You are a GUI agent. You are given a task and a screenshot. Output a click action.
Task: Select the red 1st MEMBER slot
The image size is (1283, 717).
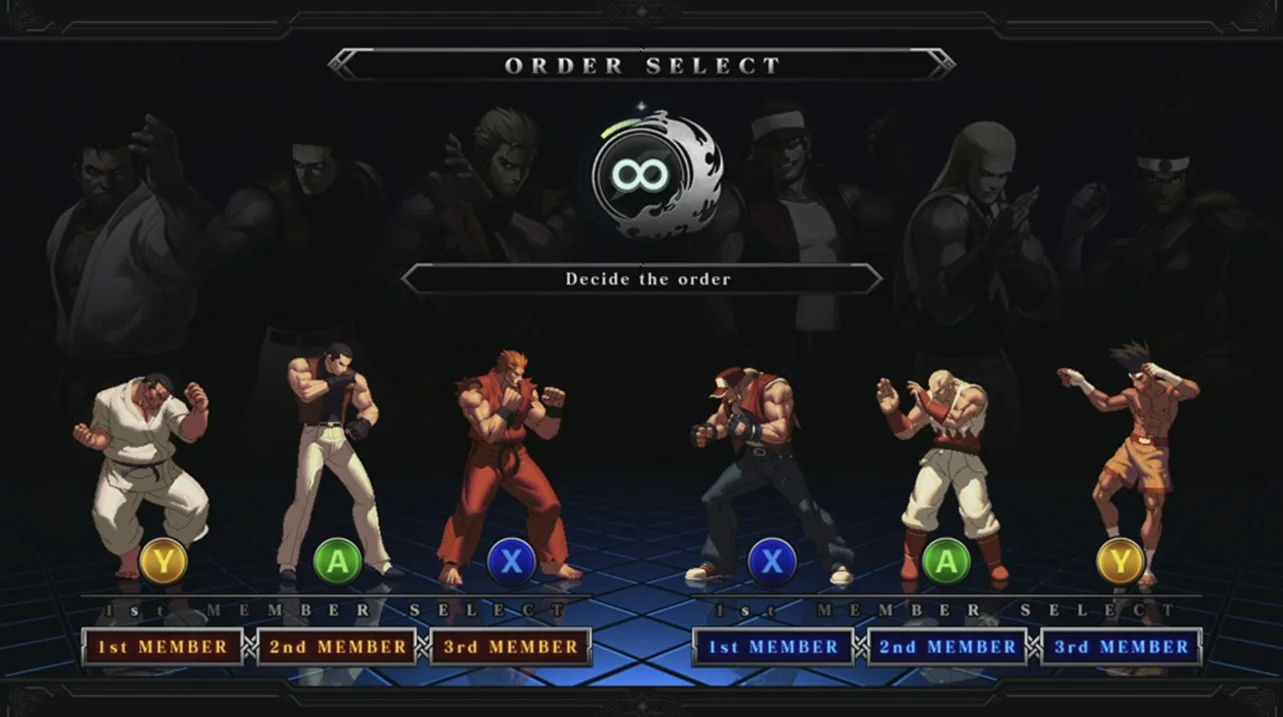pyautogui.click(x=162, y=647)
